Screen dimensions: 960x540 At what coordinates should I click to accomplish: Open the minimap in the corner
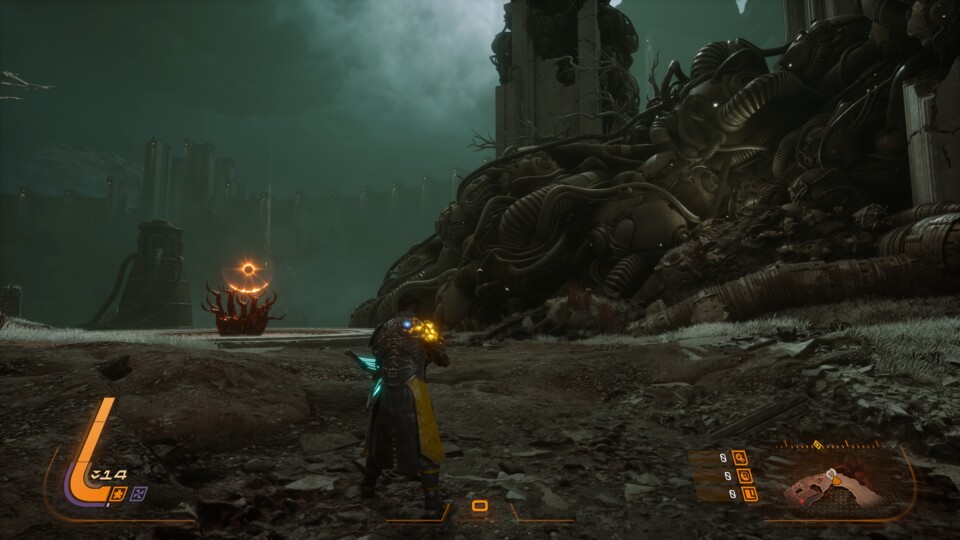pyautogui.click(x=835, y=486)
